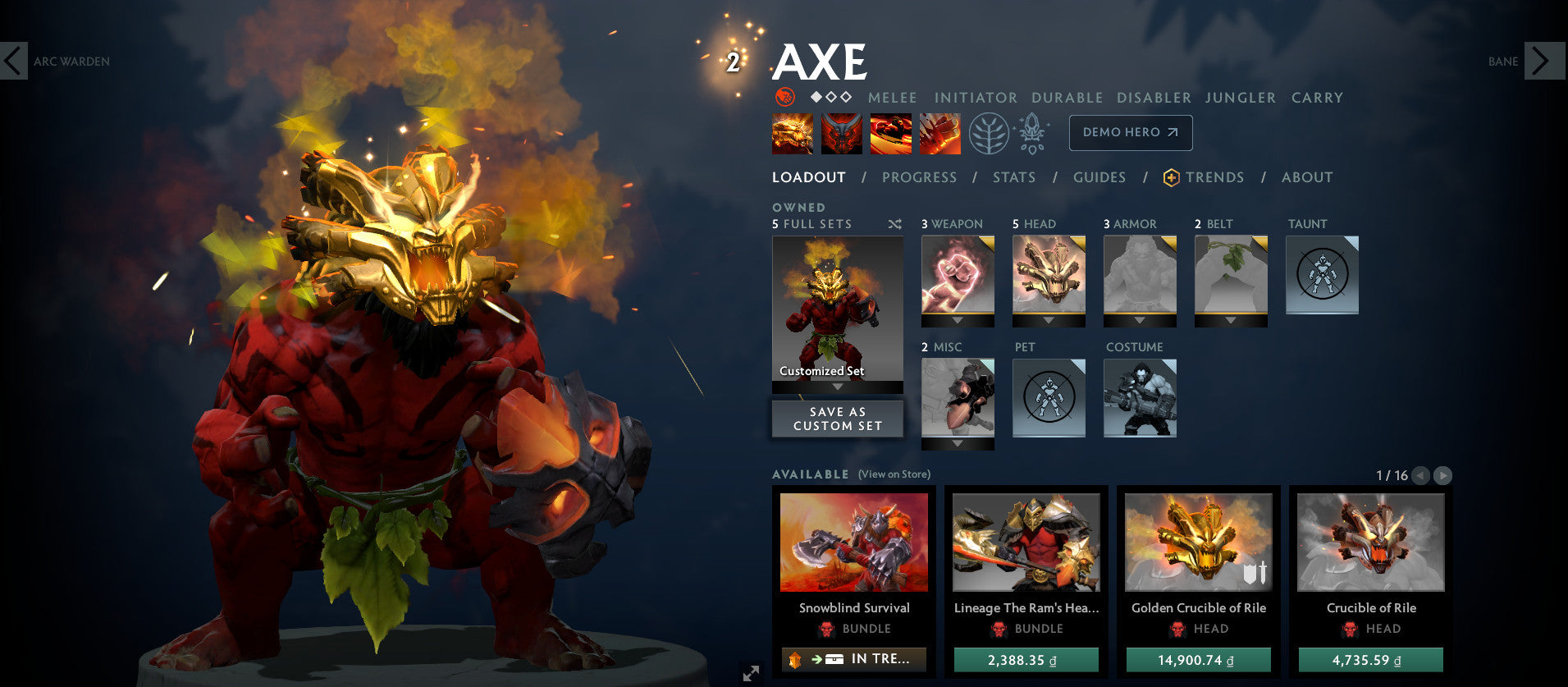Open the View on Store link

pyautogui.click(x=894, y=474)
